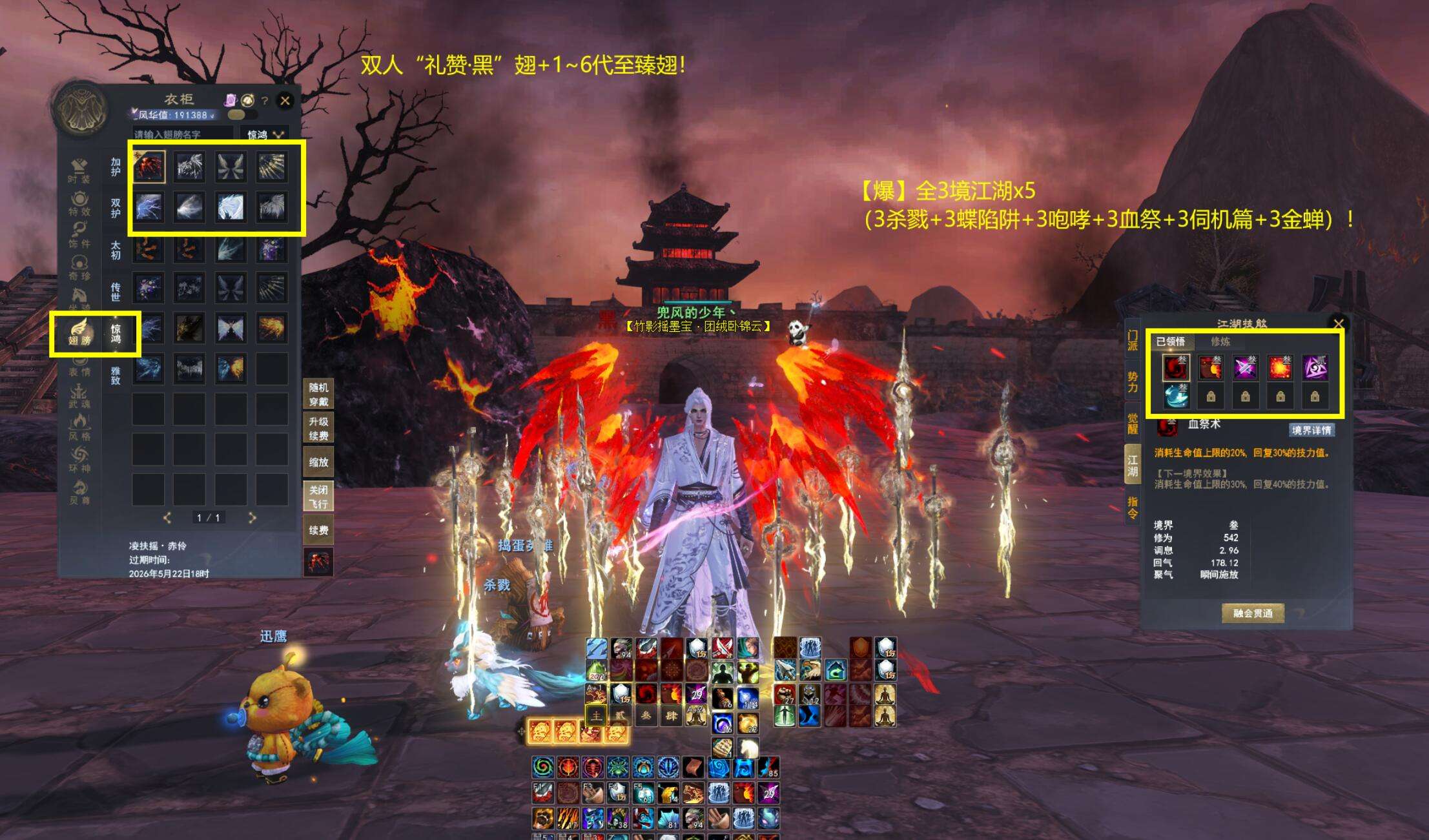This screenshot has height=840, width=1429.
Task: Close the 衣柜 wardrobe panel
Action: 285,100
